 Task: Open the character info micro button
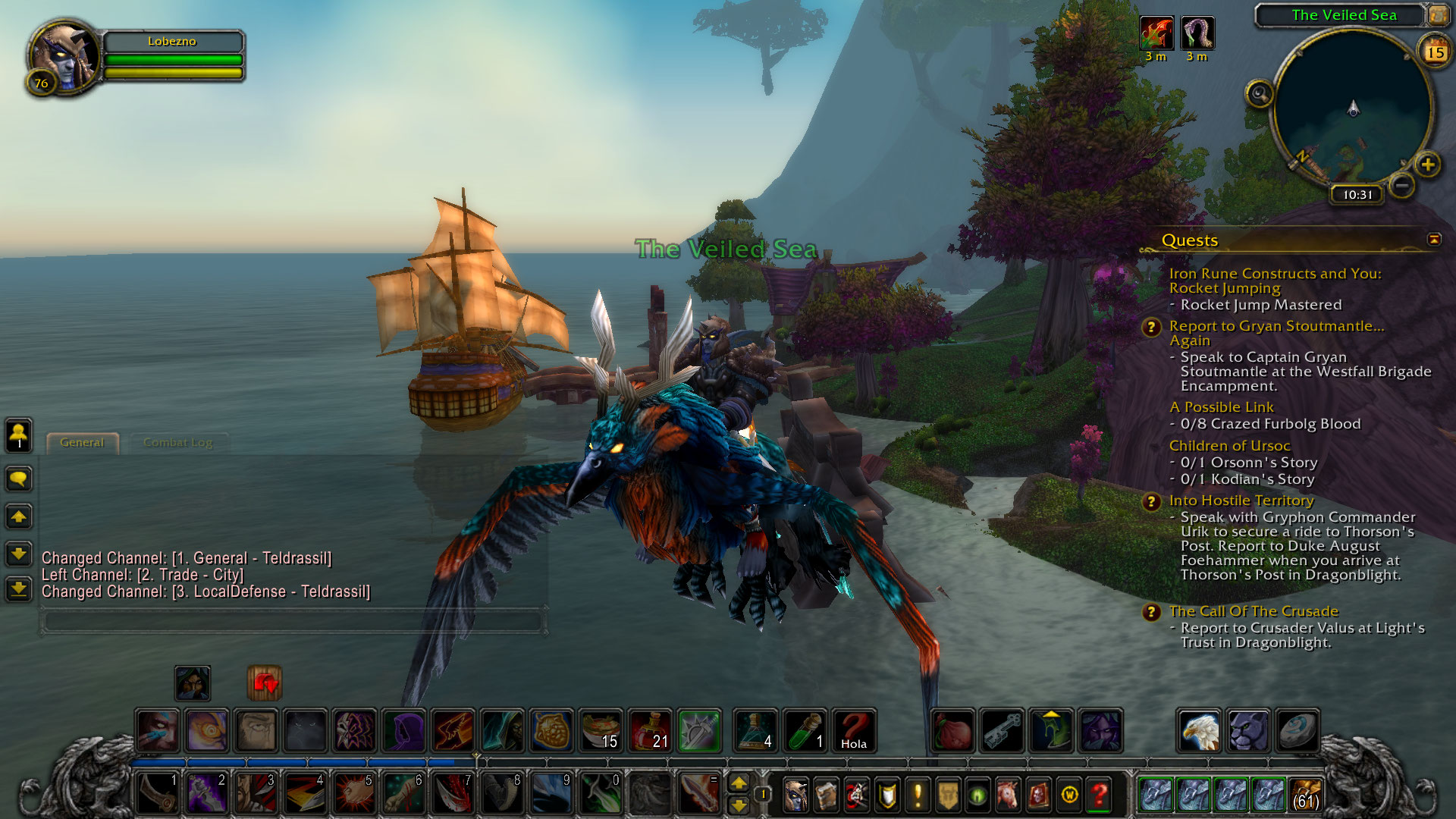coord(795,795)
